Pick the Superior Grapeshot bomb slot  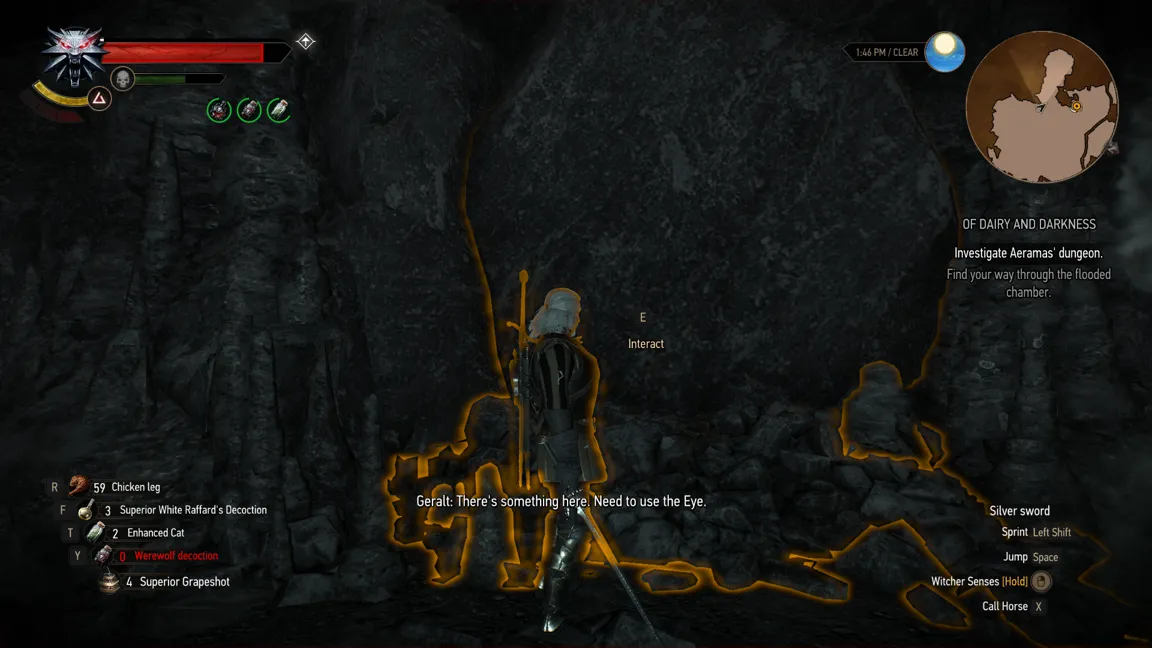[x=184, y=582]
